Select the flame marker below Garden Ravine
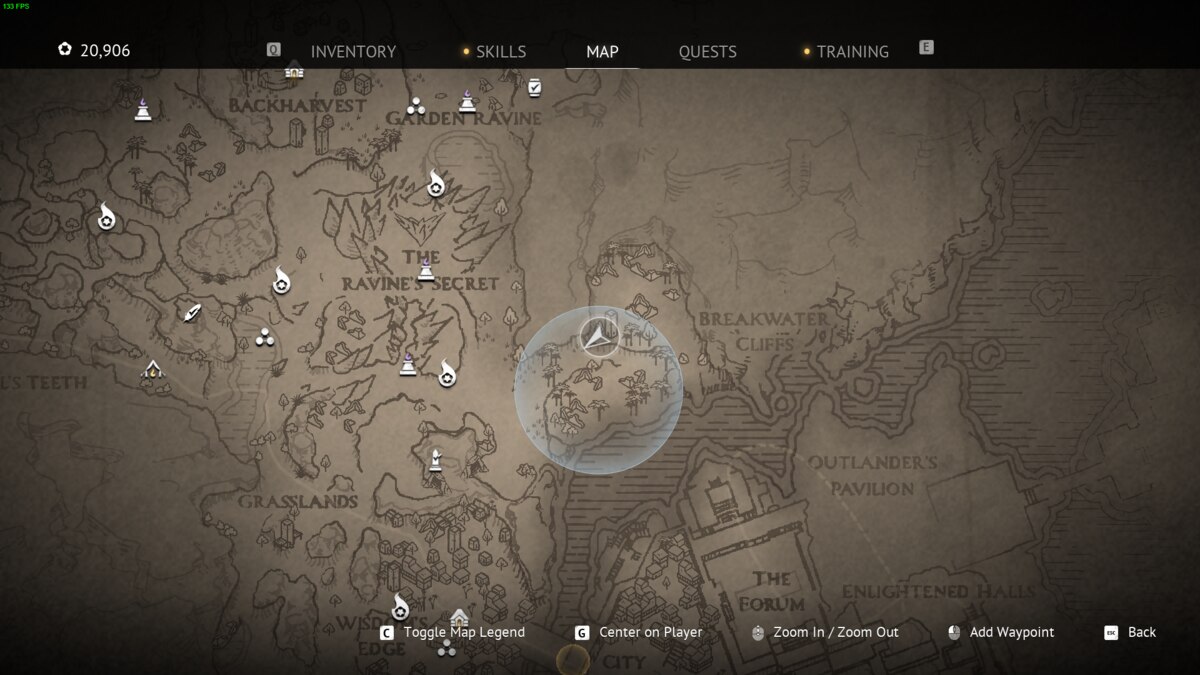 point(436,184)
